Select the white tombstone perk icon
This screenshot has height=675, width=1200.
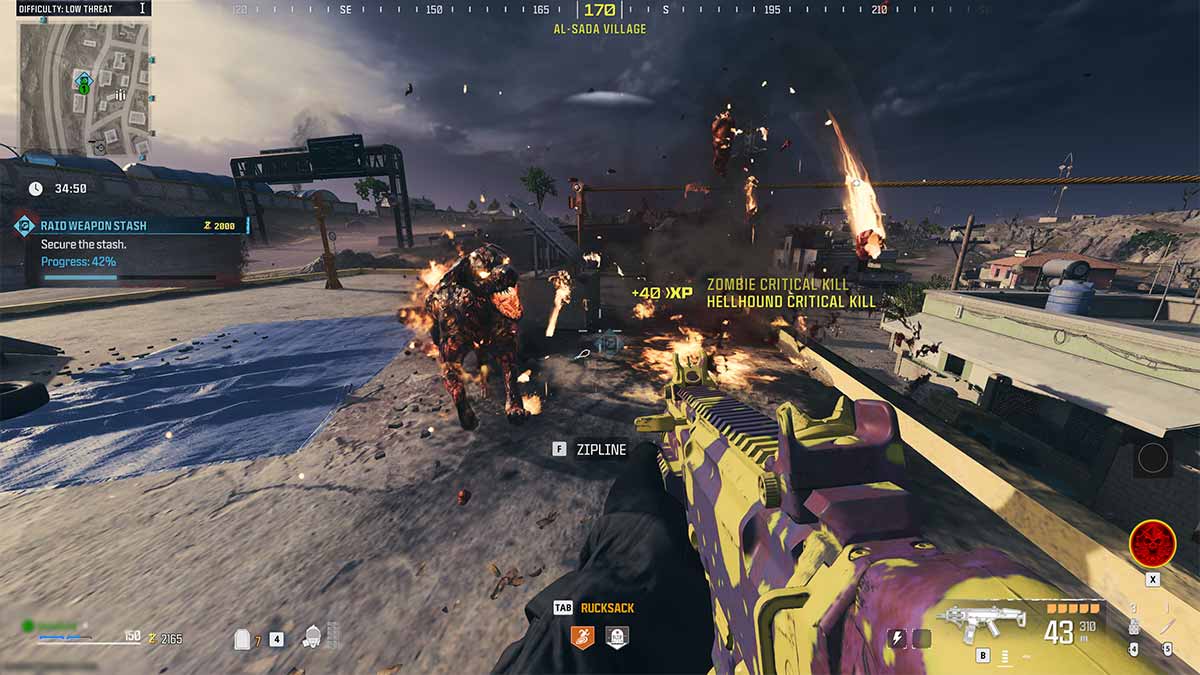617,637
